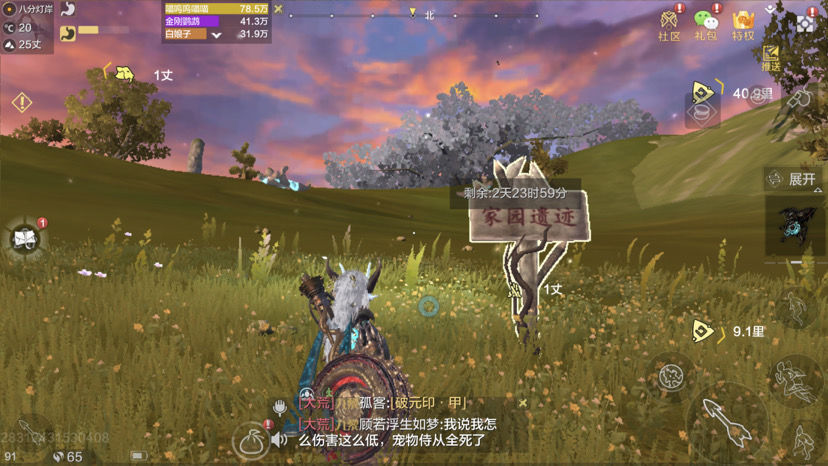Open the 特权 privileges crown icon
The height and width of the screenshot is (466, 828).
pos(743,24)
